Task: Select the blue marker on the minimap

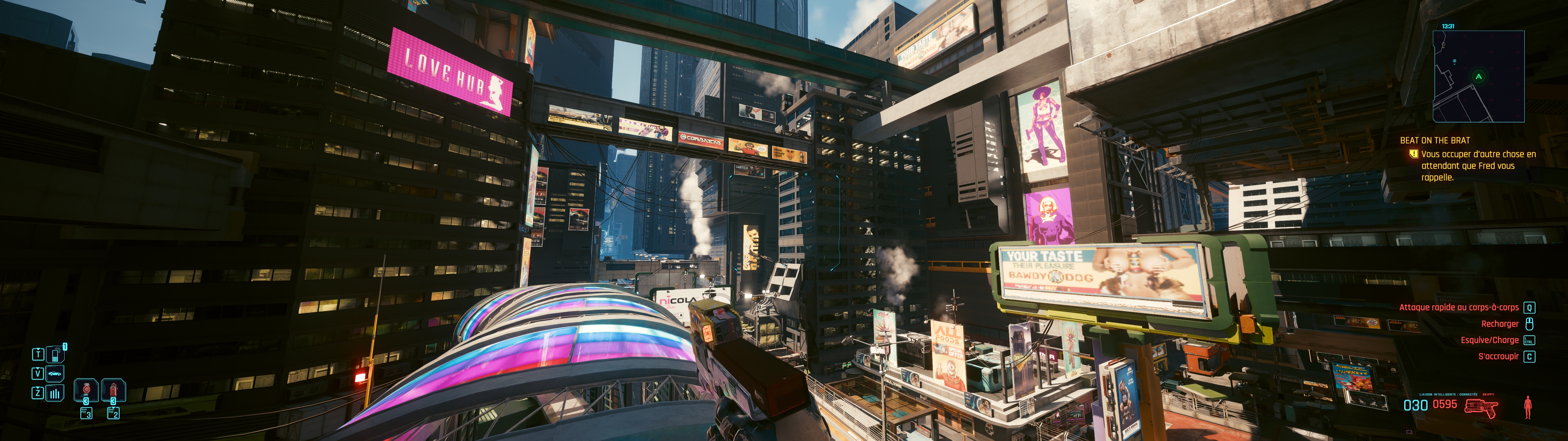Action: [1455, 62]
